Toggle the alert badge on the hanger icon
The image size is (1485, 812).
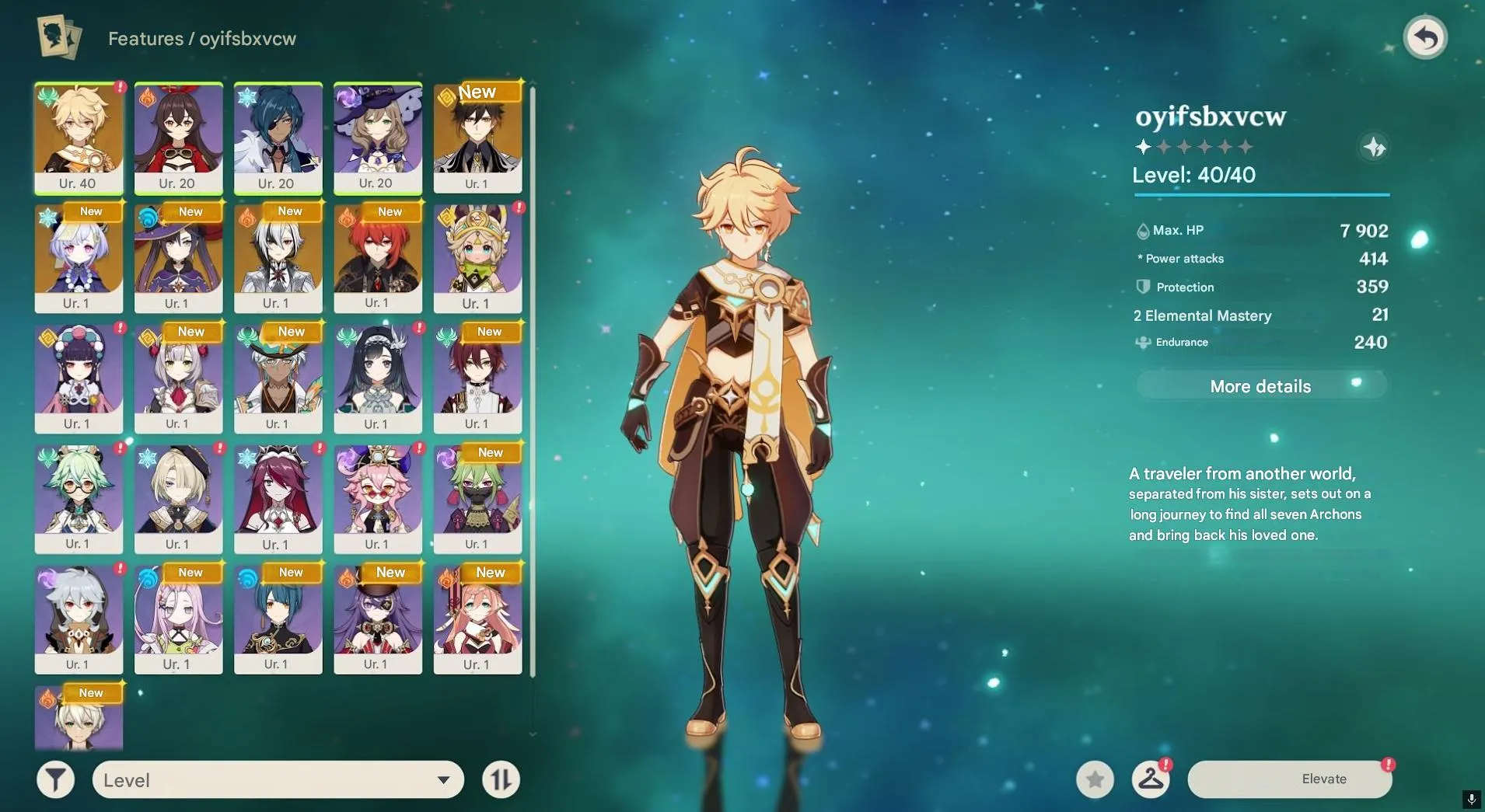(1168, 765)
